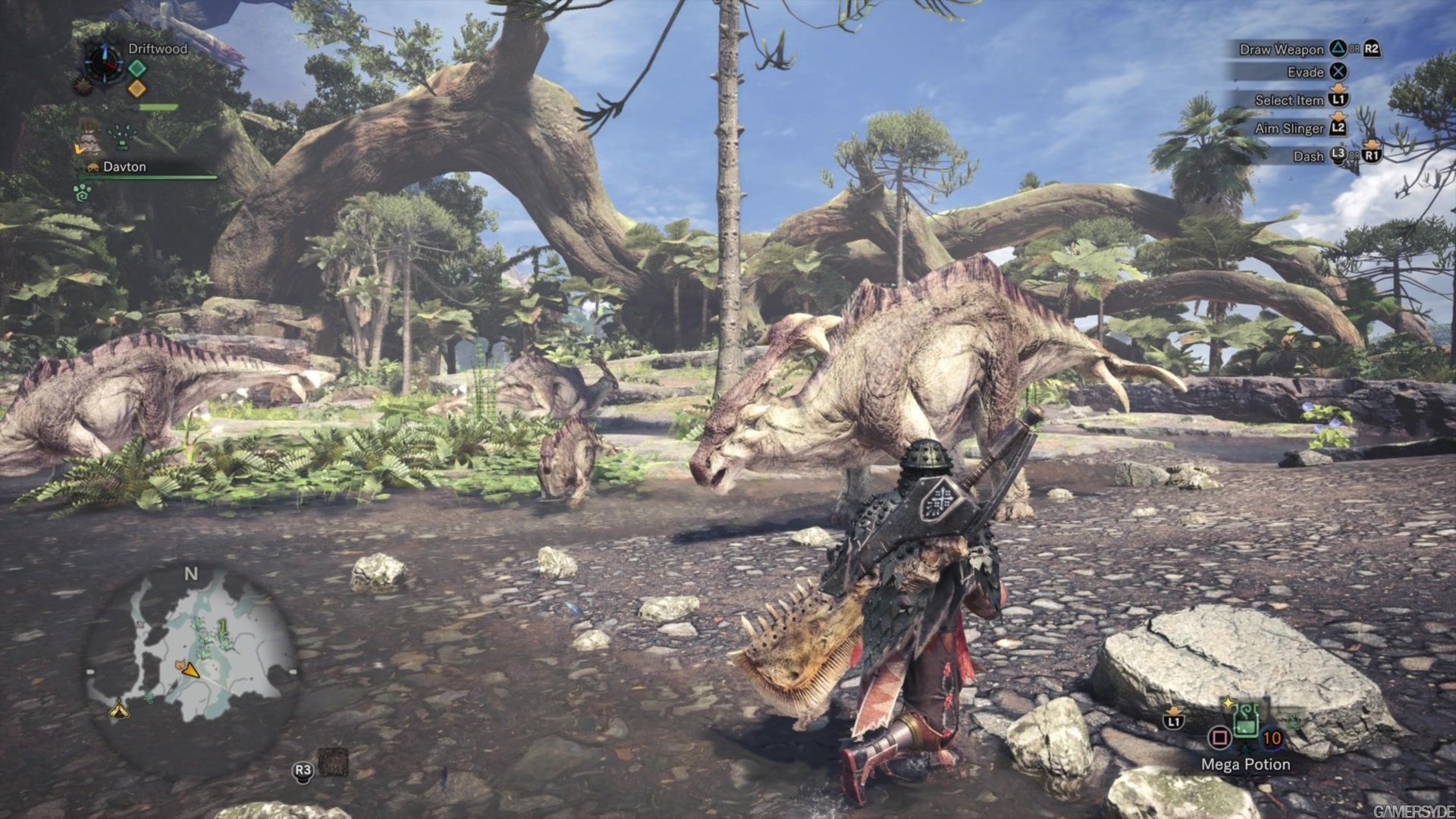Click the orange arrow above the L2 prompt
The height and width of the screenshot is (819, 1456).
[x=1338, y=117]
